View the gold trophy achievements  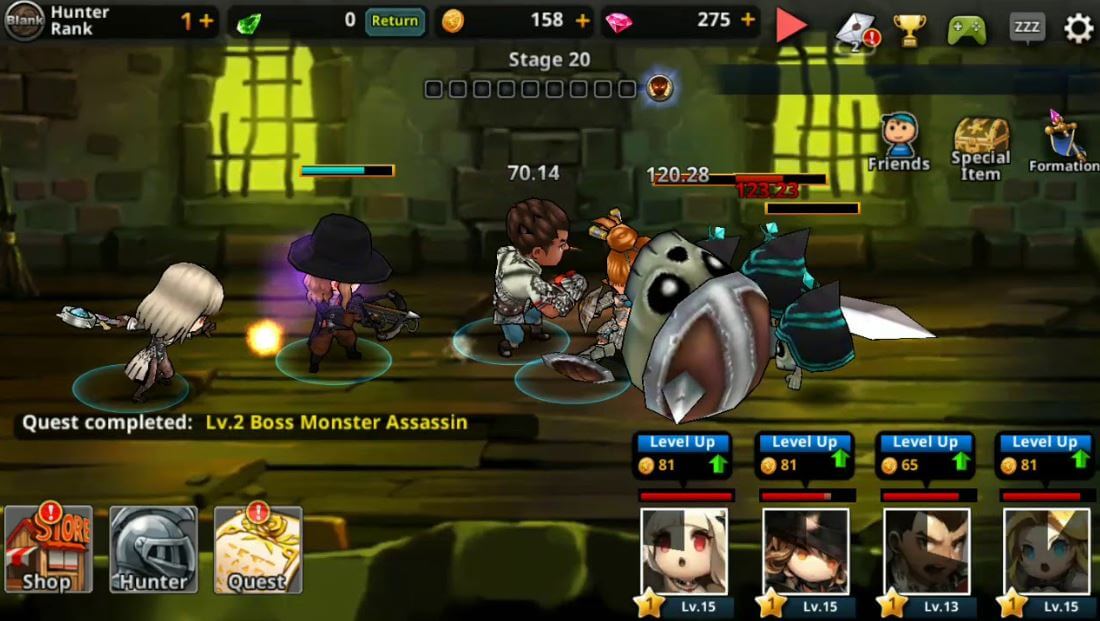(909, 29)
